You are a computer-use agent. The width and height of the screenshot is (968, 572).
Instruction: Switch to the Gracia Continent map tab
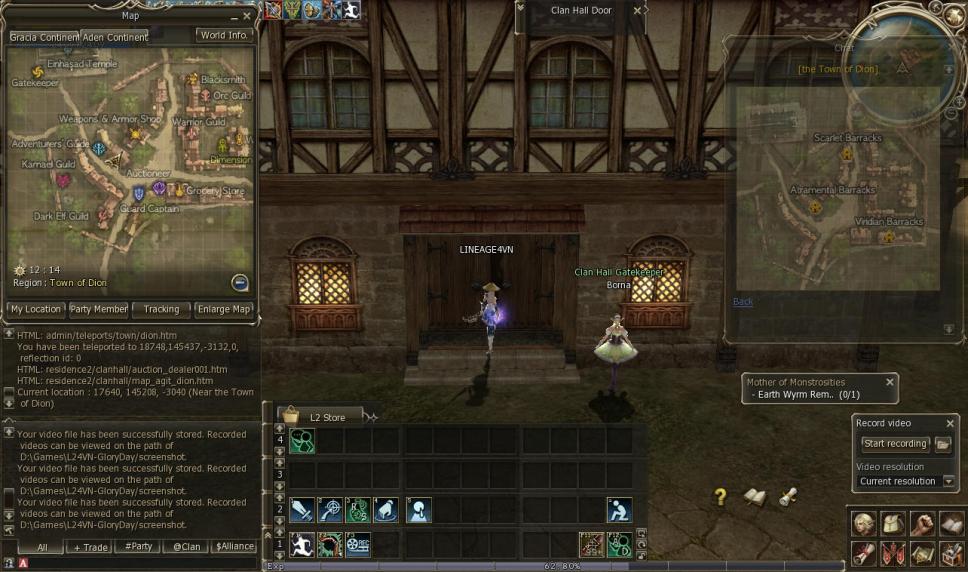44,37
